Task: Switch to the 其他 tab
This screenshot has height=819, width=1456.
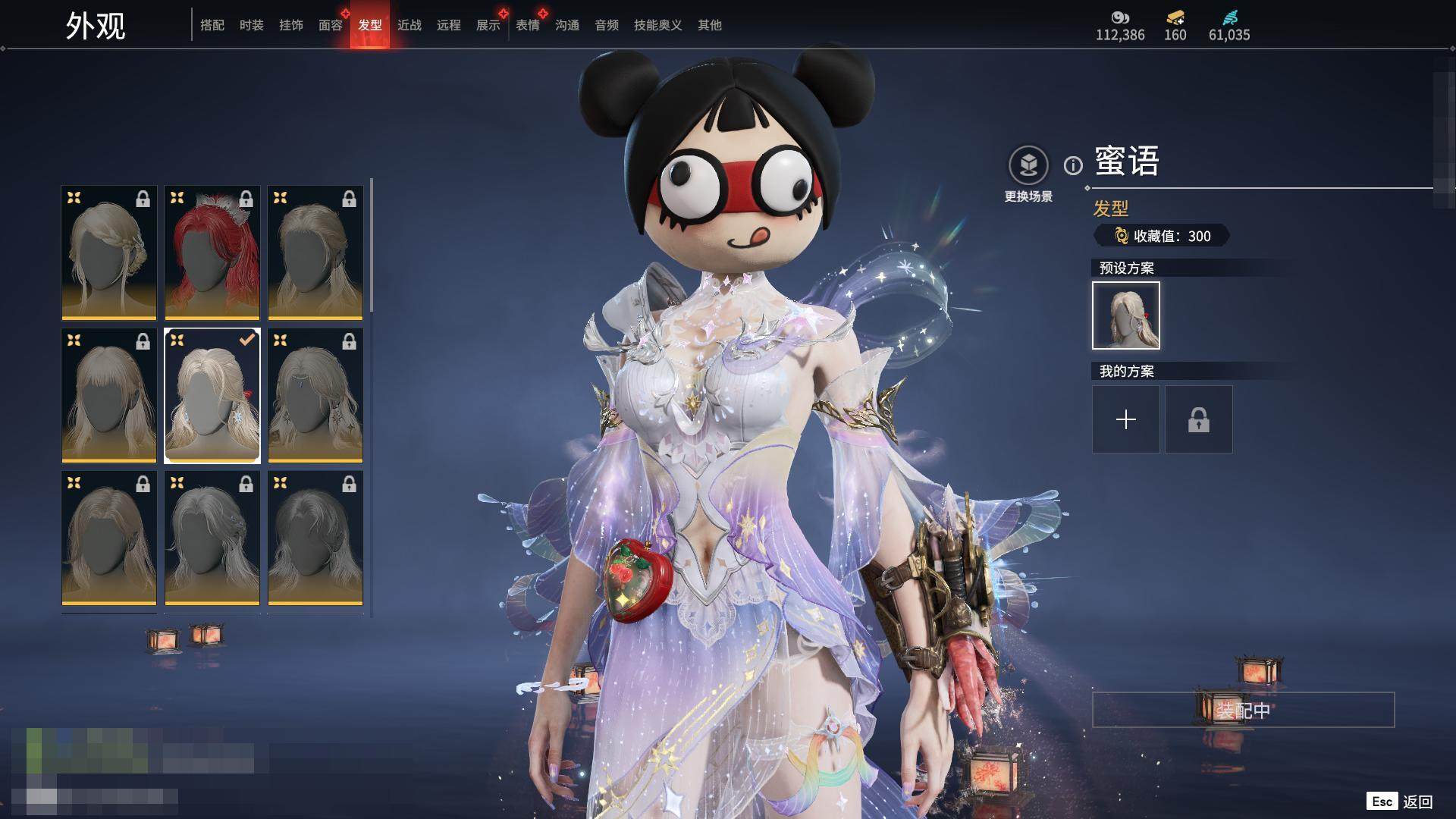Action: (x=710, y=26)
